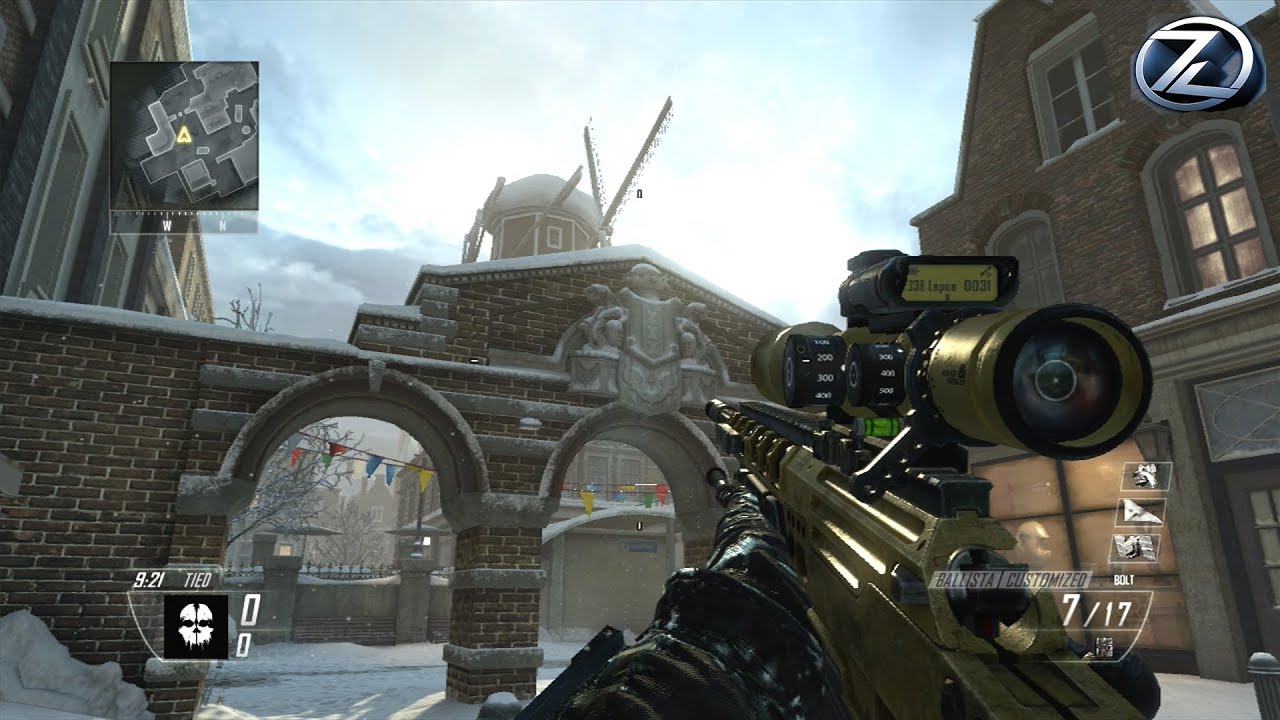Click the paper-plane-shaped perk icon
The height and width of the screenshot is (720, 1280).
[1139, 512]
